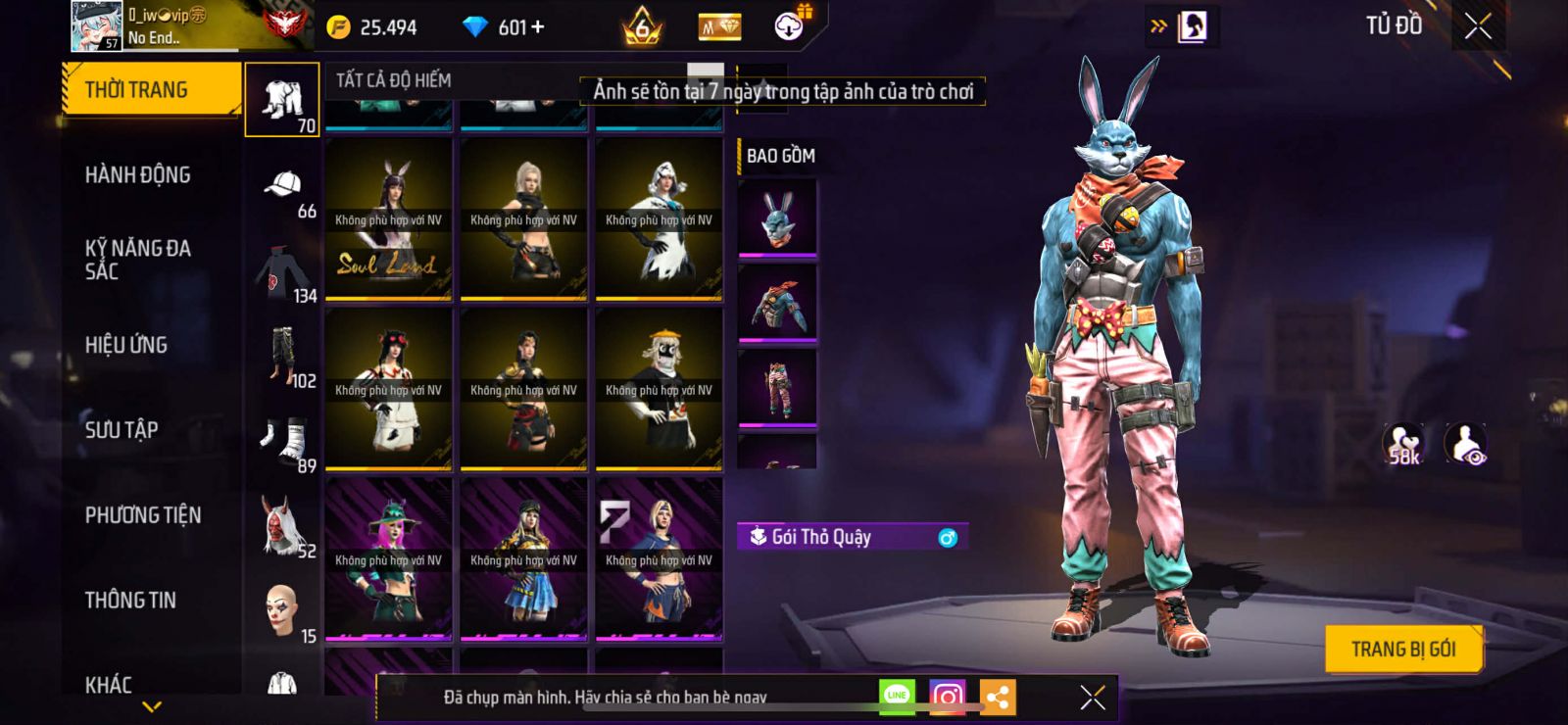This screenshot has height=725, width=1568.
Task: Open the HÀNH ĐỘNG category
Action: [x=138, y=174]
